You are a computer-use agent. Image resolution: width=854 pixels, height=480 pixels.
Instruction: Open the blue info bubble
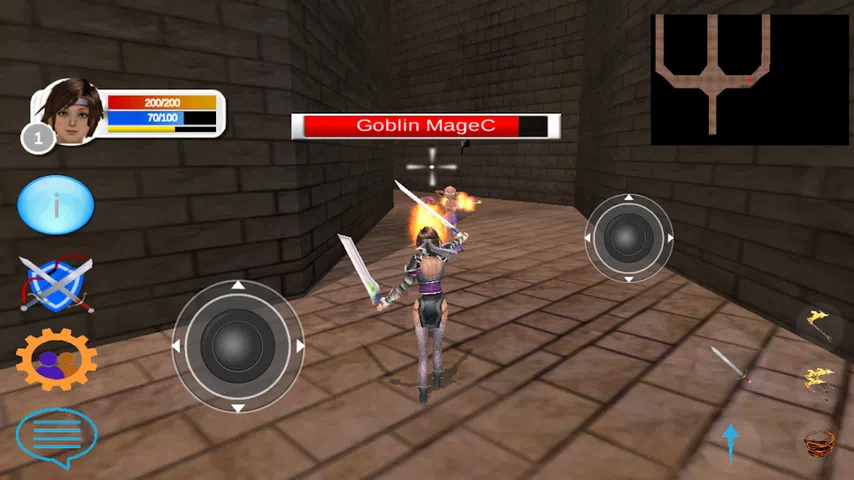[x=56, y=205]
